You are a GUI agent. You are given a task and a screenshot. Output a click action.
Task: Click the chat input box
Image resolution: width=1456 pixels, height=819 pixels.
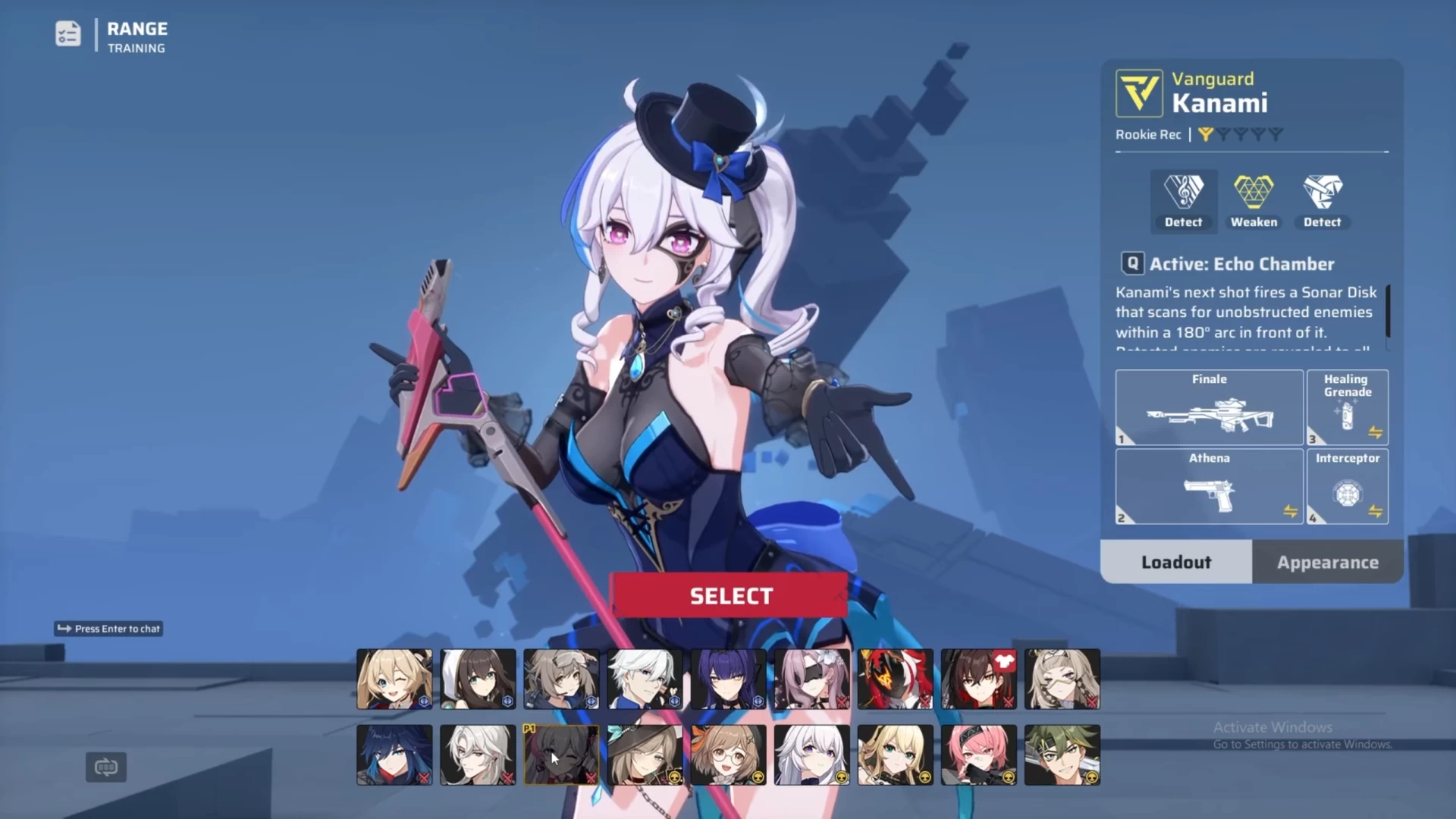pyautogui.click(x=108, y=629)
